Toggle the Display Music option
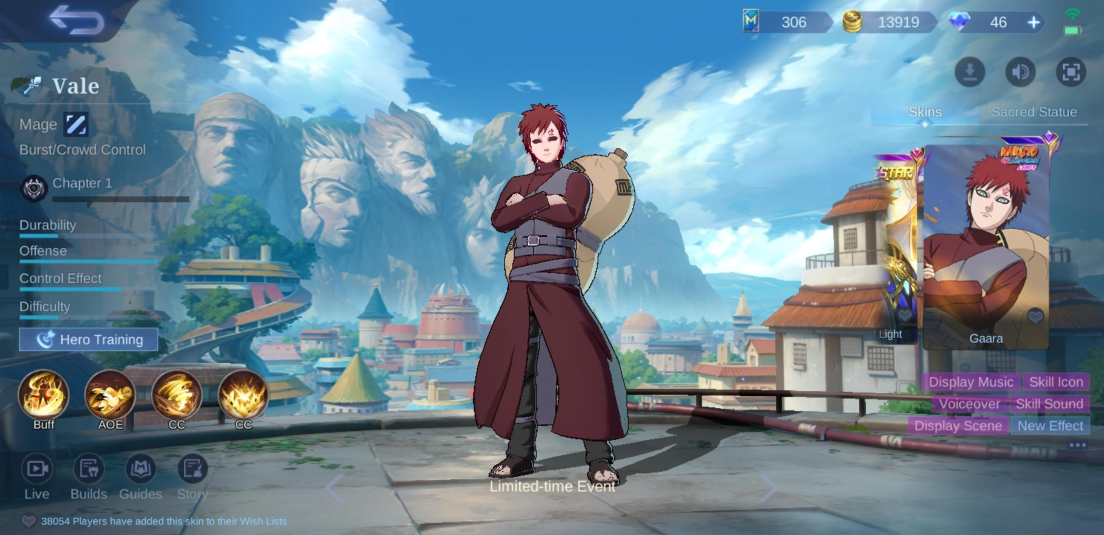This screenshot has height=535, width=1104. point(971,382)
